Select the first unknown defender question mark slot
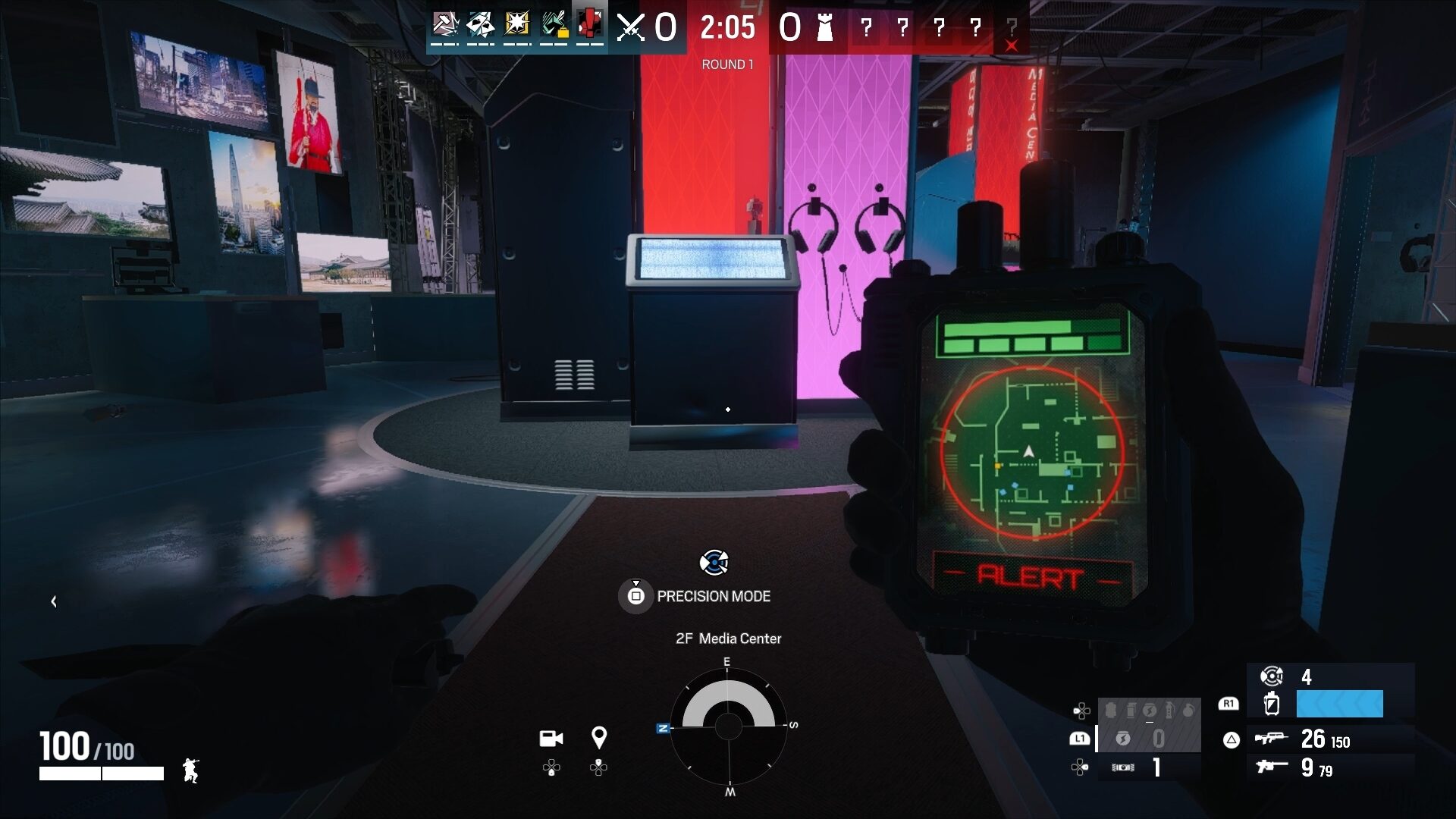The image size is (1456, 819). [864, 29]
